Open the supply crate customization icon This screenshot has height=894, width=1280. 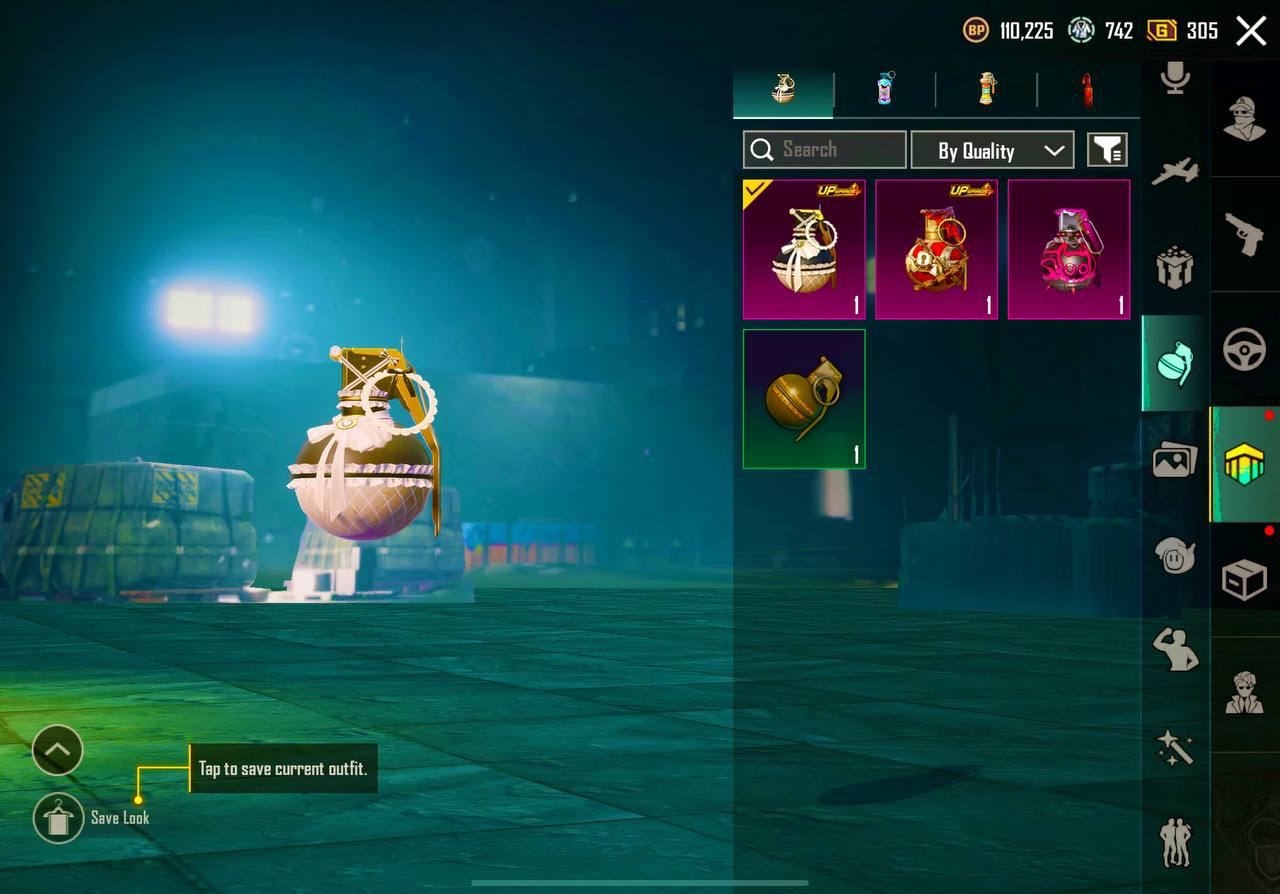[1173, 268]
